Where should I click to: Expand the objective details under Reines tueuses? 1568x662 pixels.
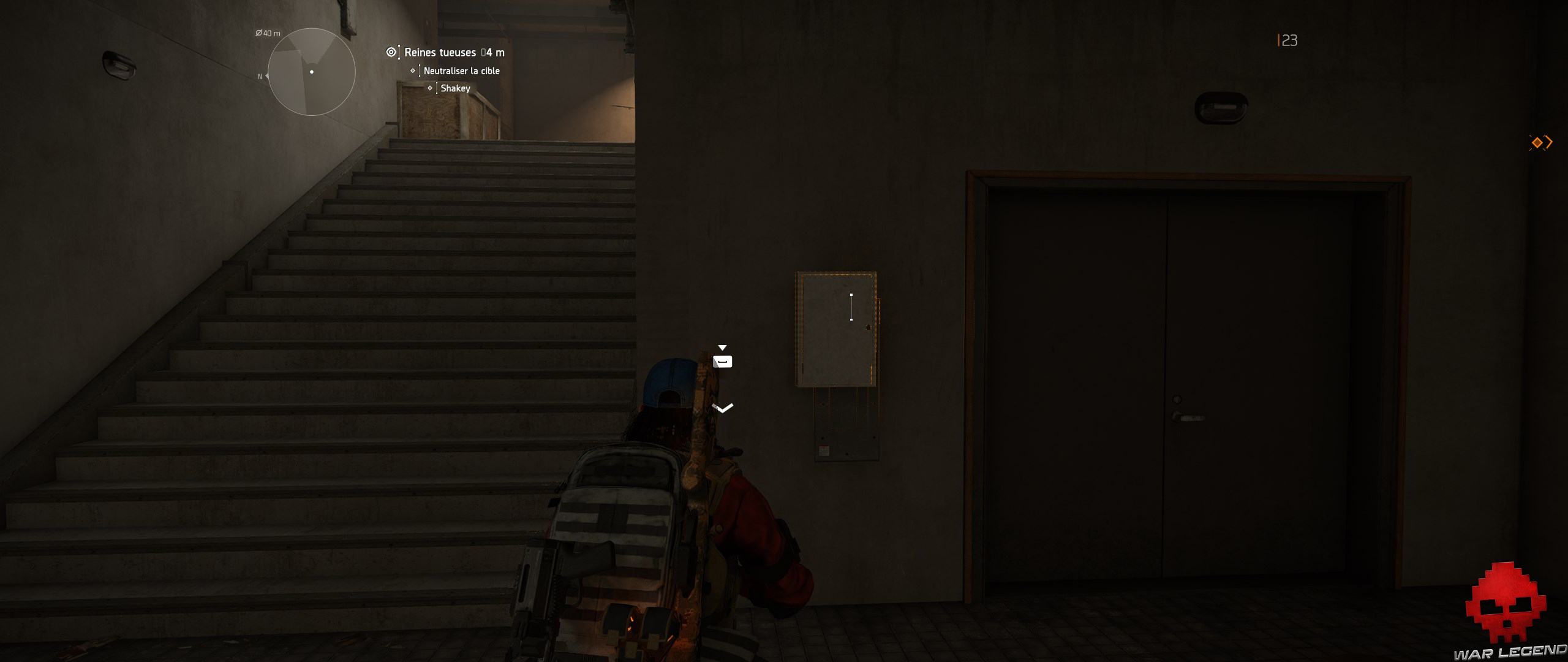[x=441, y=52]
